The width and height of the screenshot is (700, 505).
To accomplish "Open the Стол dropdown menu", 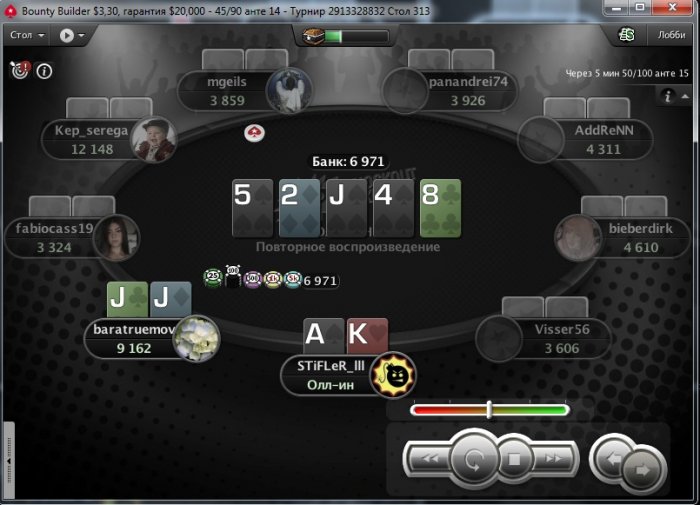I will [26, 35].
